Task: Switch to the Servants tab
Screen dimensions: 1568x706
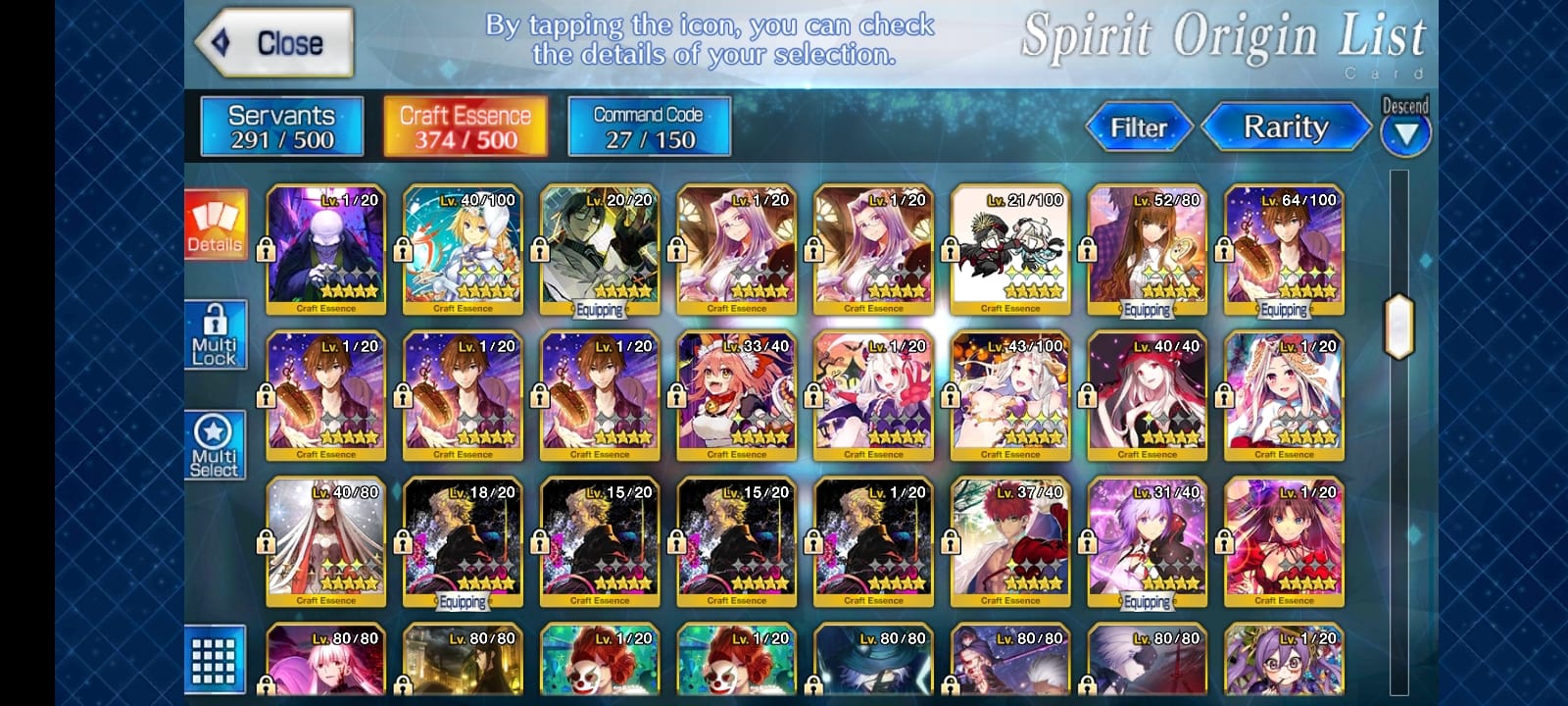Action: tap(282, 126)
